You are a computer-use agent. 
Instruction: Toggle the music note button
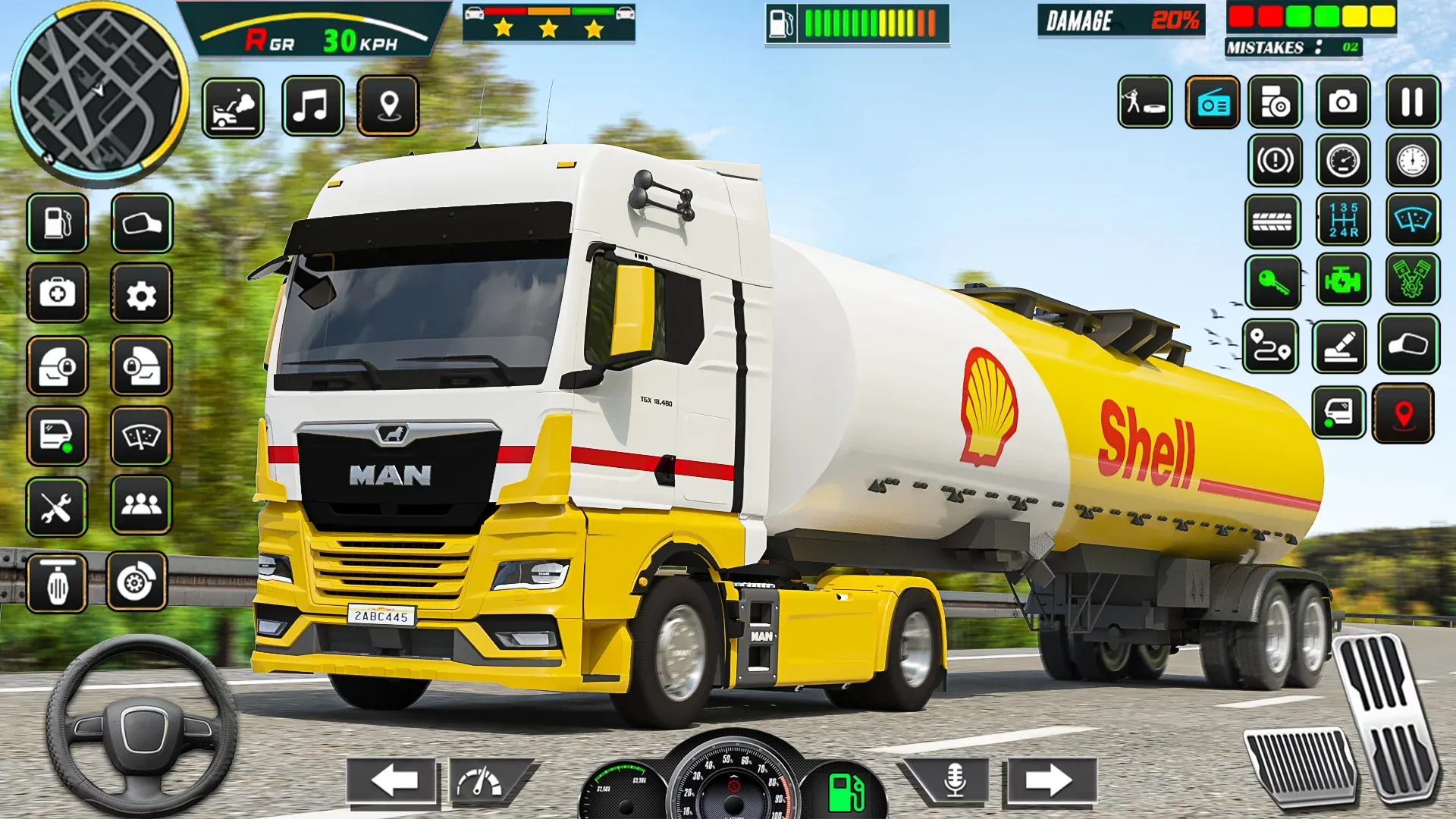312,106
